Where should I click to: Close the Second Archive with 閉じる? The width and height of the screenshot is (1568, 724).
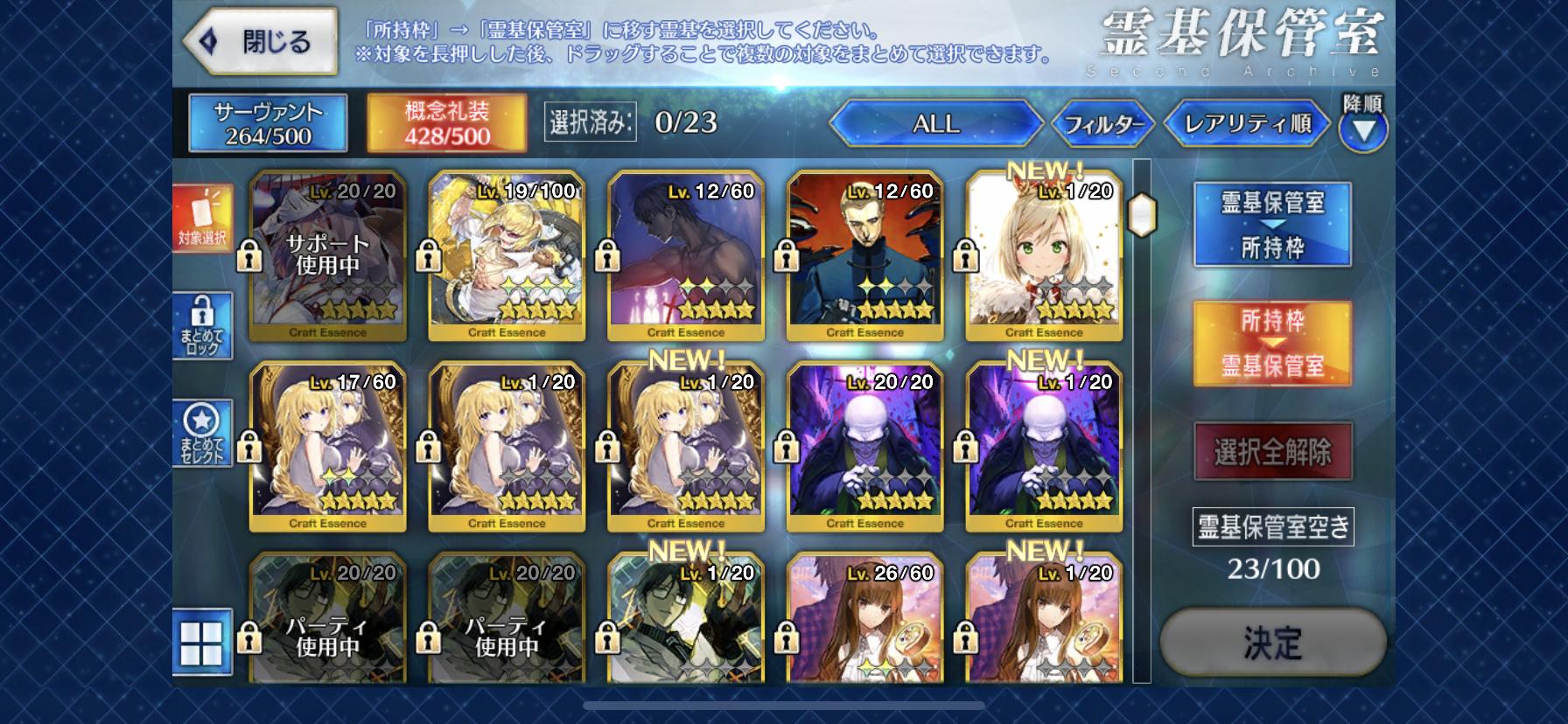pos(260,41)
